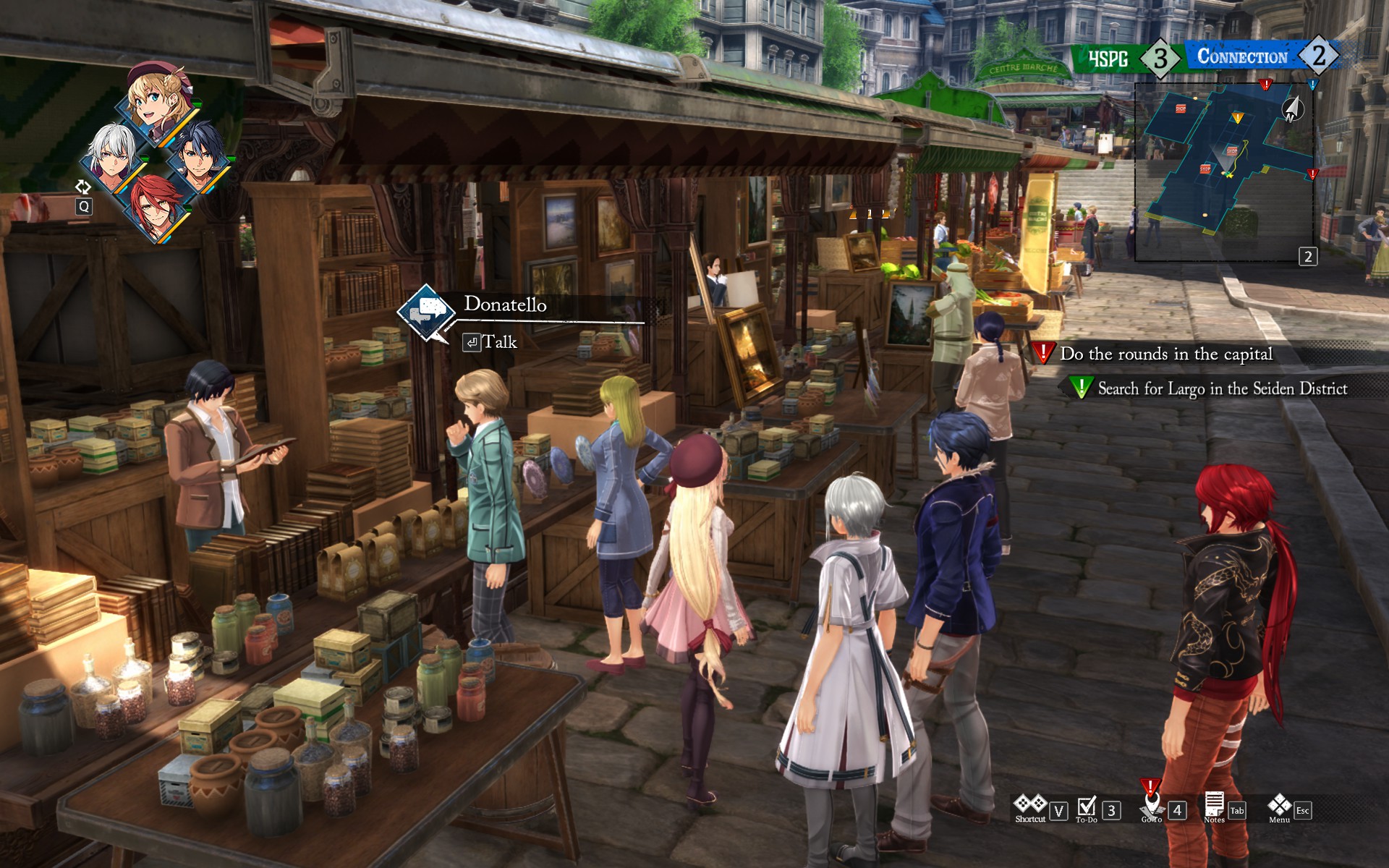1389x868 pixels.
Task: Open the 'Do the rounds in the capital' objective
Action: point(1165,354)
